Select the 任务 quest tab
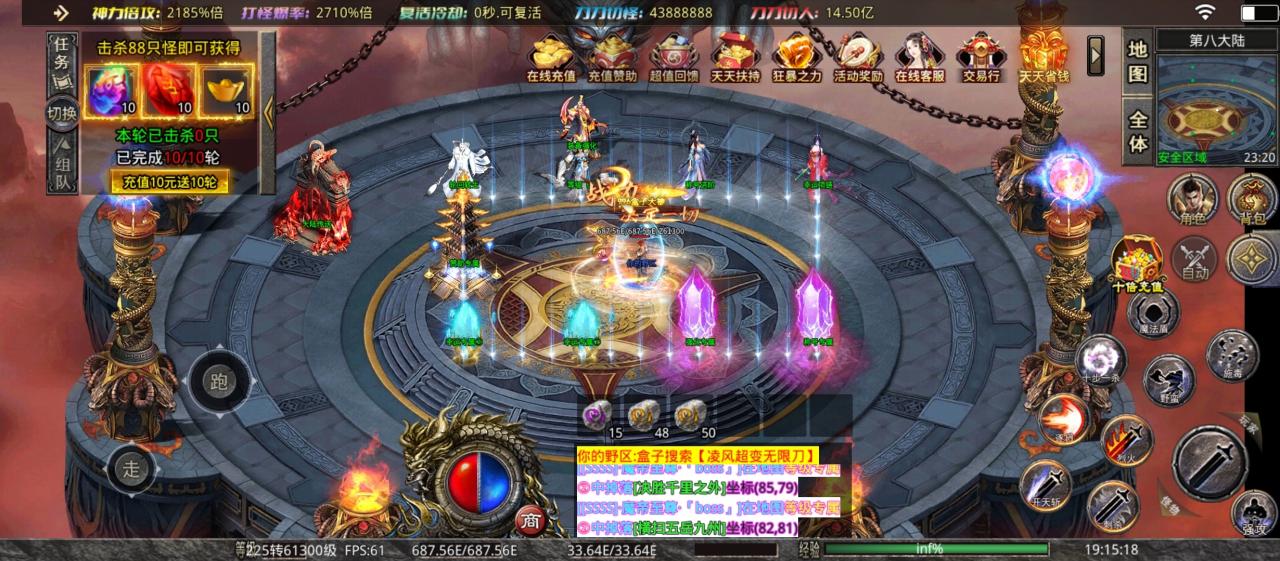 [x=62, y=54]
